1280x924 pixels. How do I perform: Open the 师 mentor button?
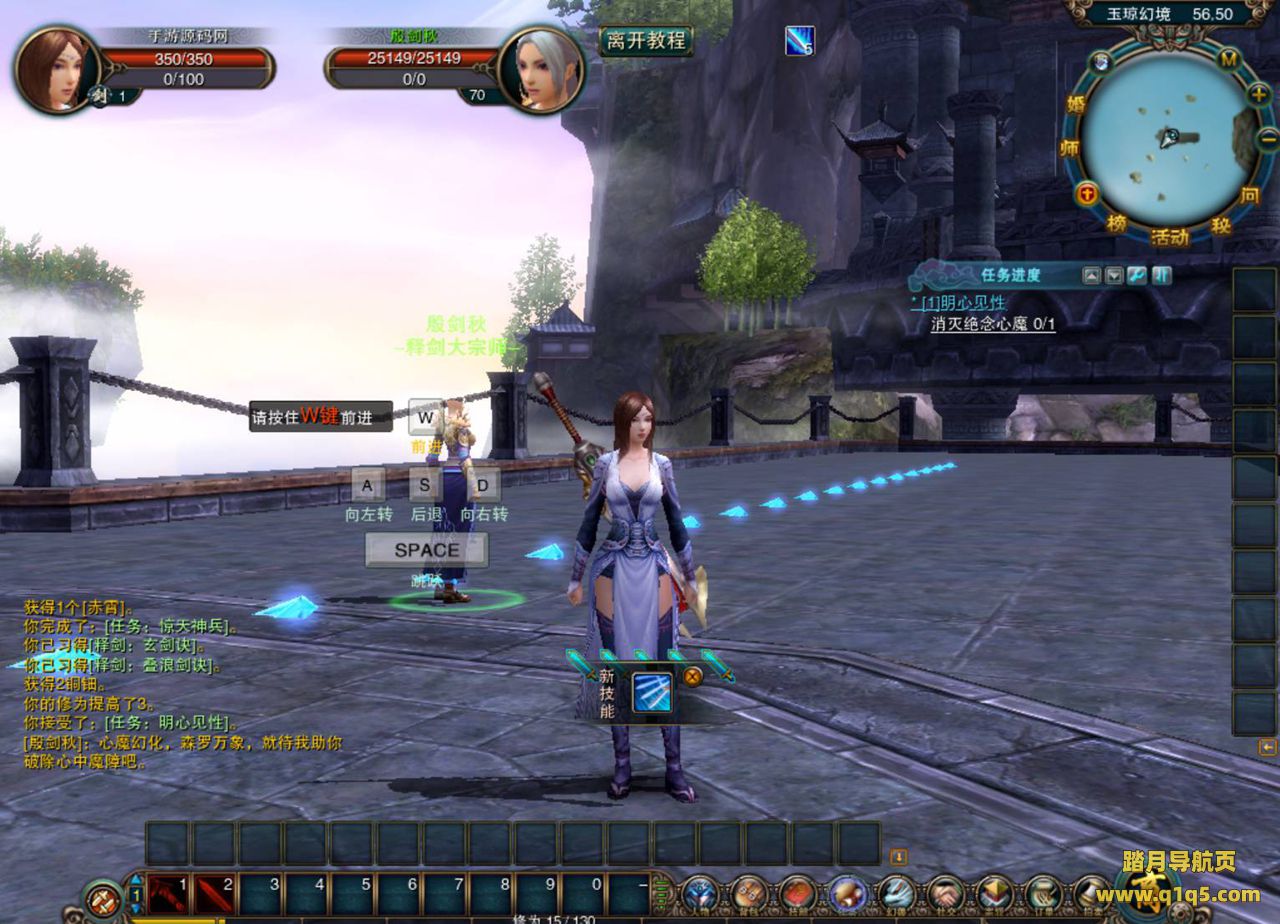(1069, 147)
